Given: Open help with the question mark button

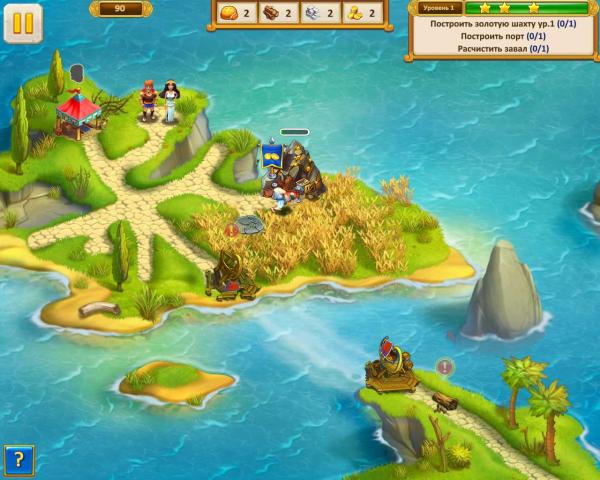Looking at the screenshot, I should click(x=18, y=460).
